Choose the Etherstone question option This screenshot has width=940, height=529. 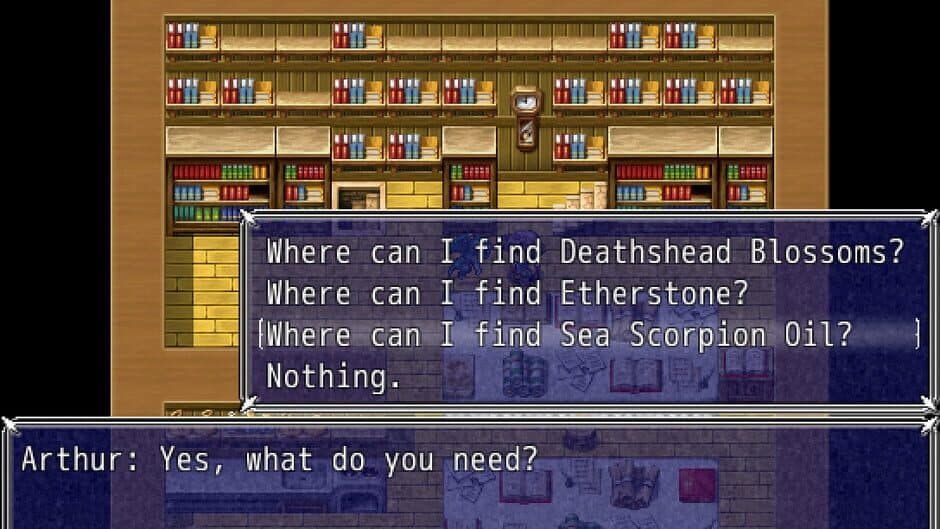[507, 294]
